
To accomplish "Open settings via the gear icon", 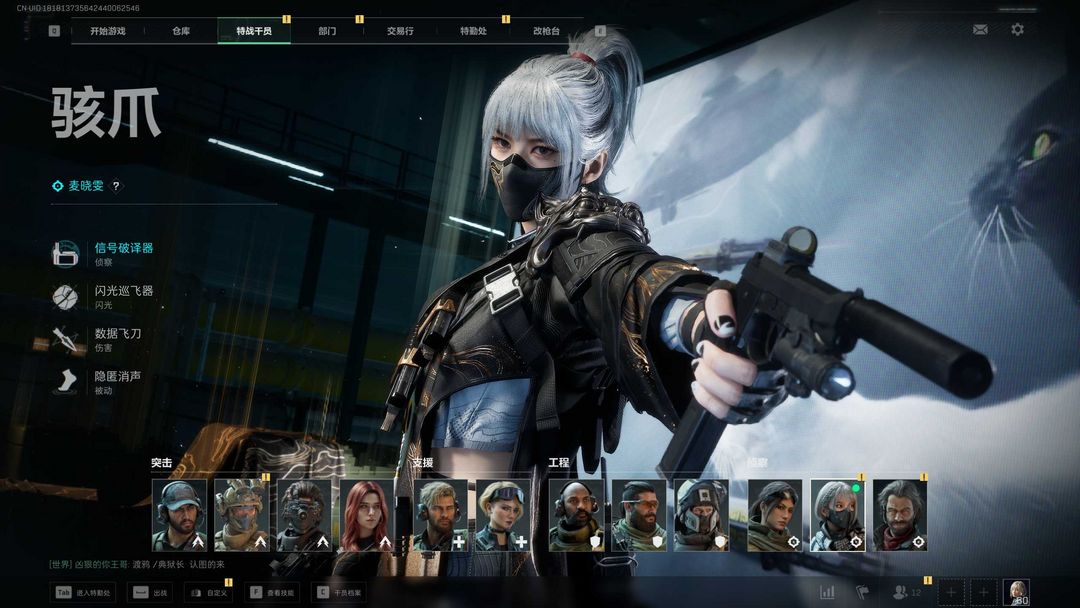I will tap(1017, 30).
